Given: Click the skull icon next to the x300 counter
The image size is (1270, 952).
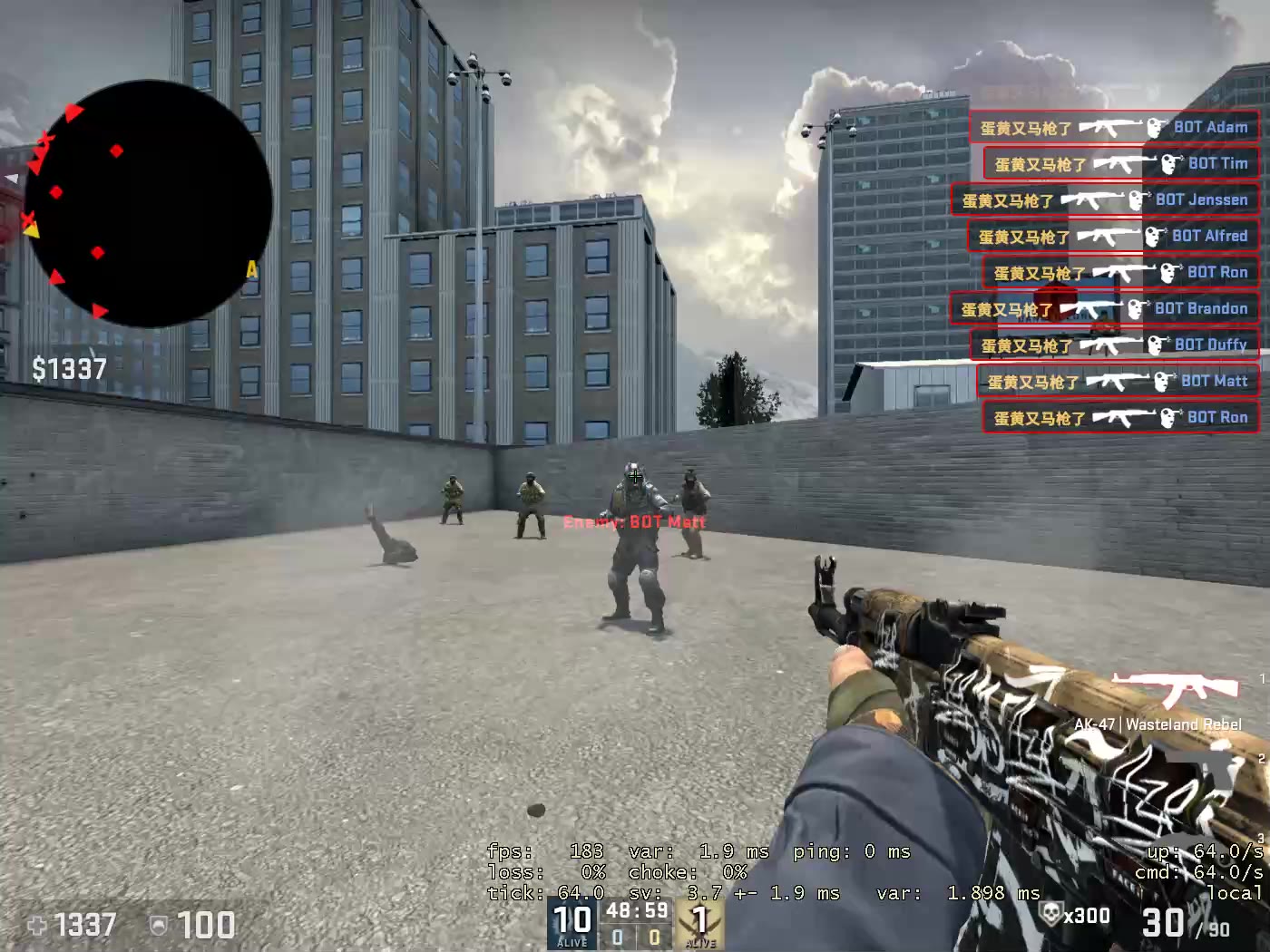Looking at the screenshot, I should pos(1052,915).
